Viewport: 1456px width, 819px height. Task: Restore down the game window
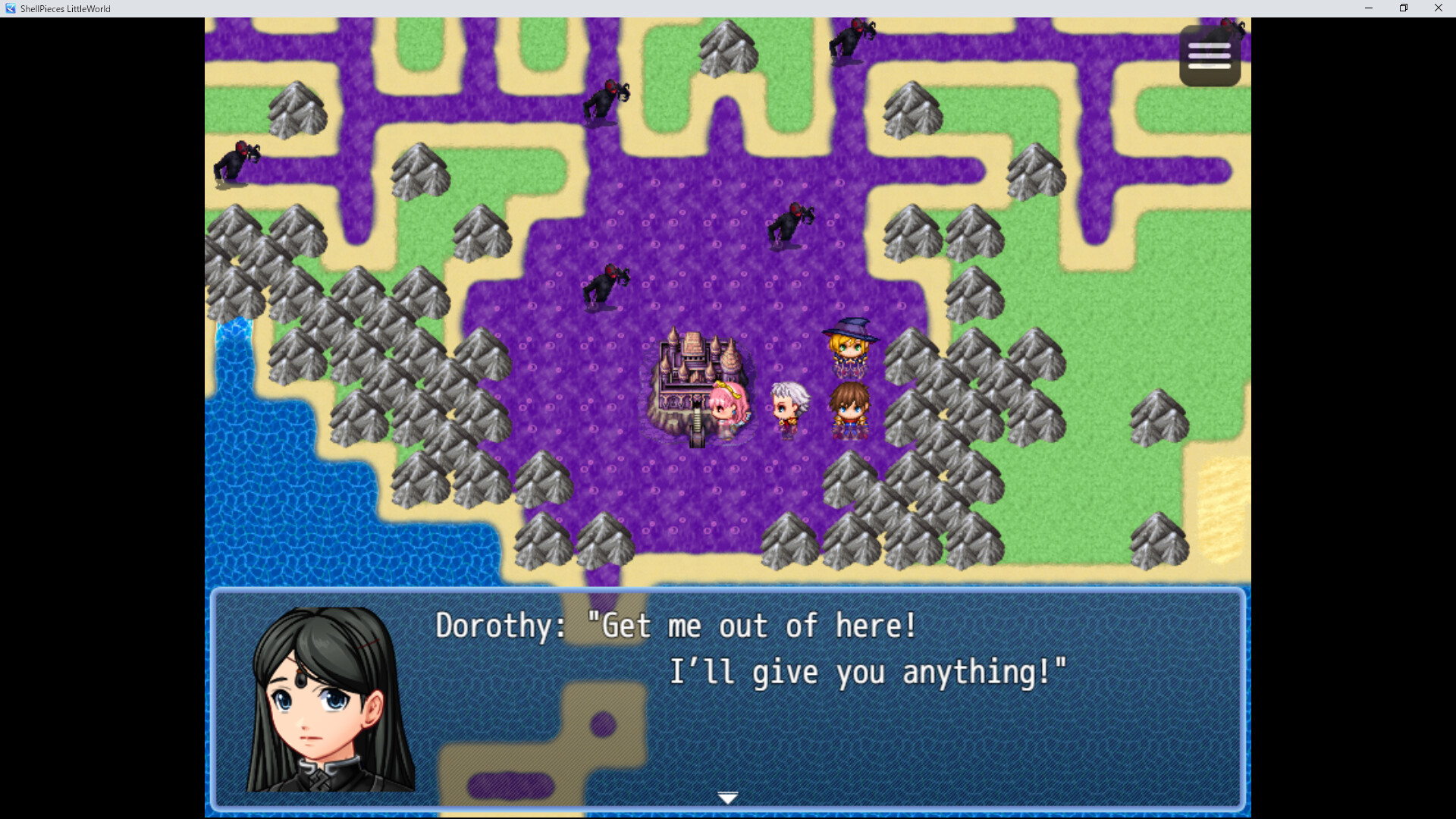tap(1403, 8)
